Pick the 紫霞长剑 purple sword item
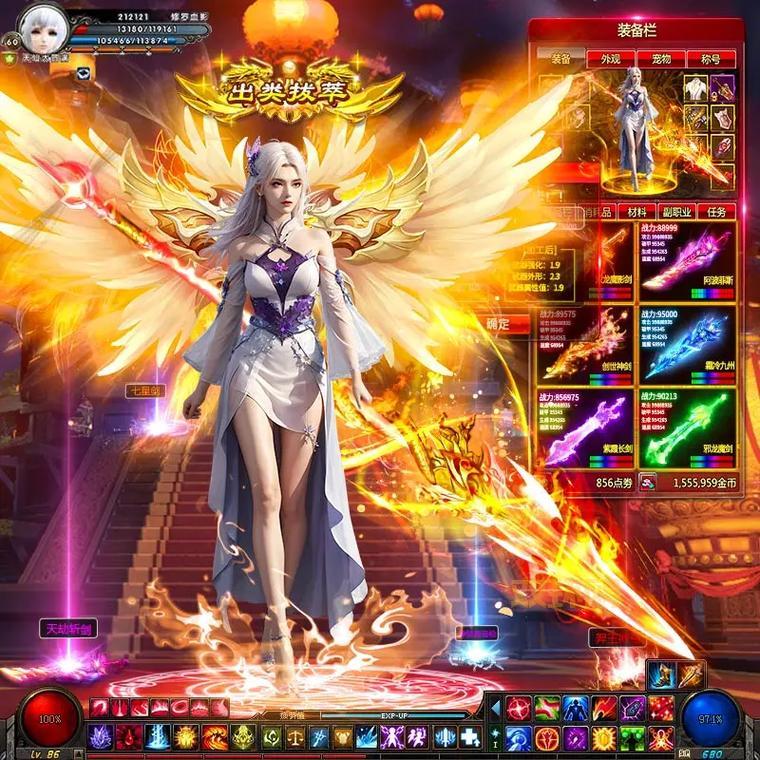760x760 pixels. coord(585,429)
